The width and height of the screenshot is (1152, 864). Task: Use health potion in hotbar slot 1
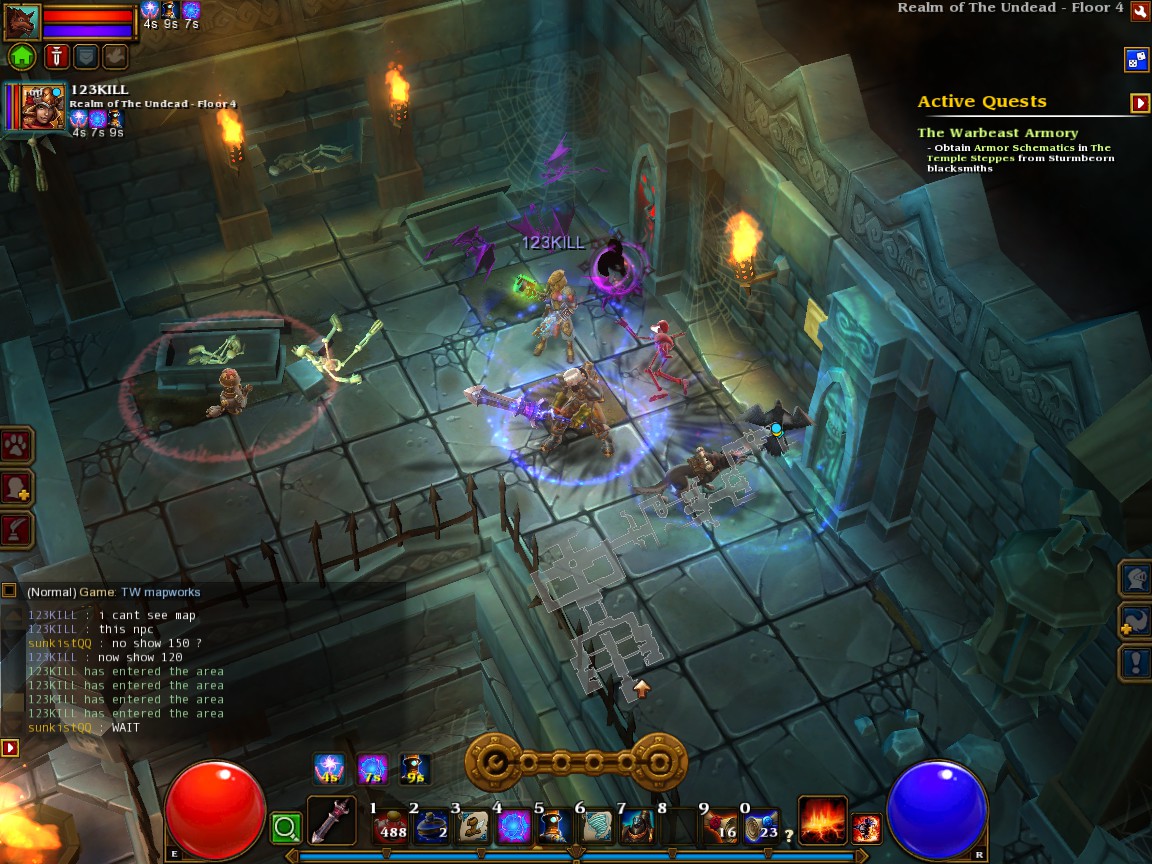[x=390, y=828]
